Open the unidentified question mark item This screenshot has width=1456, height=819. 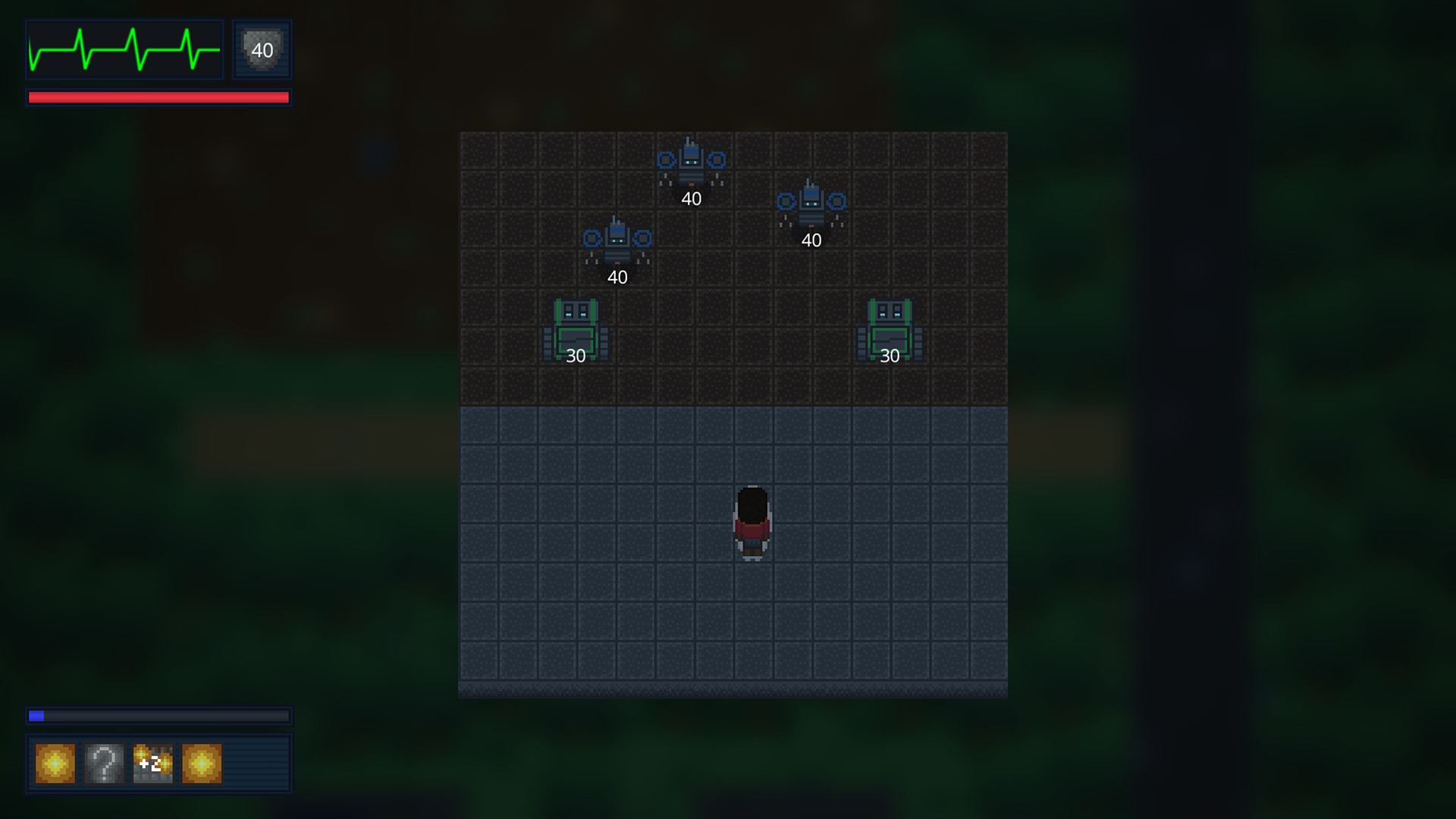click(103, 763)
